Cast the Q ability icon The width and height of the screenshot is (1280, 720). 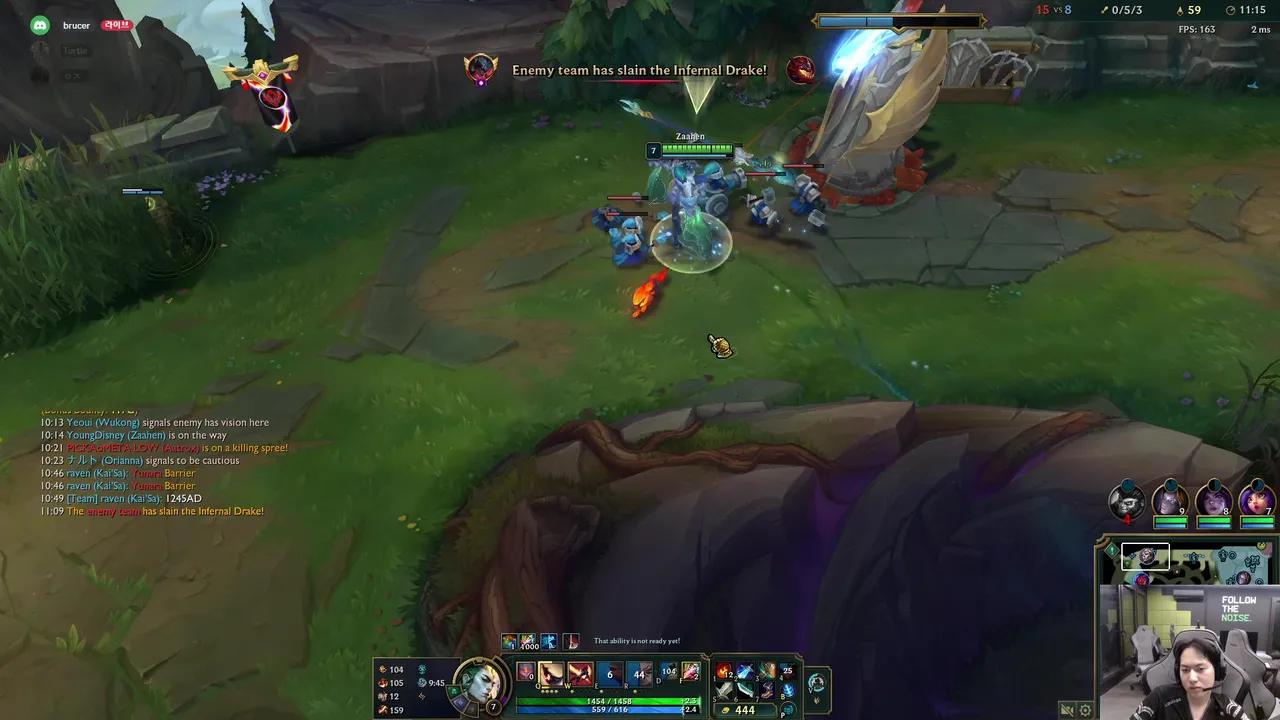(551, 674)
